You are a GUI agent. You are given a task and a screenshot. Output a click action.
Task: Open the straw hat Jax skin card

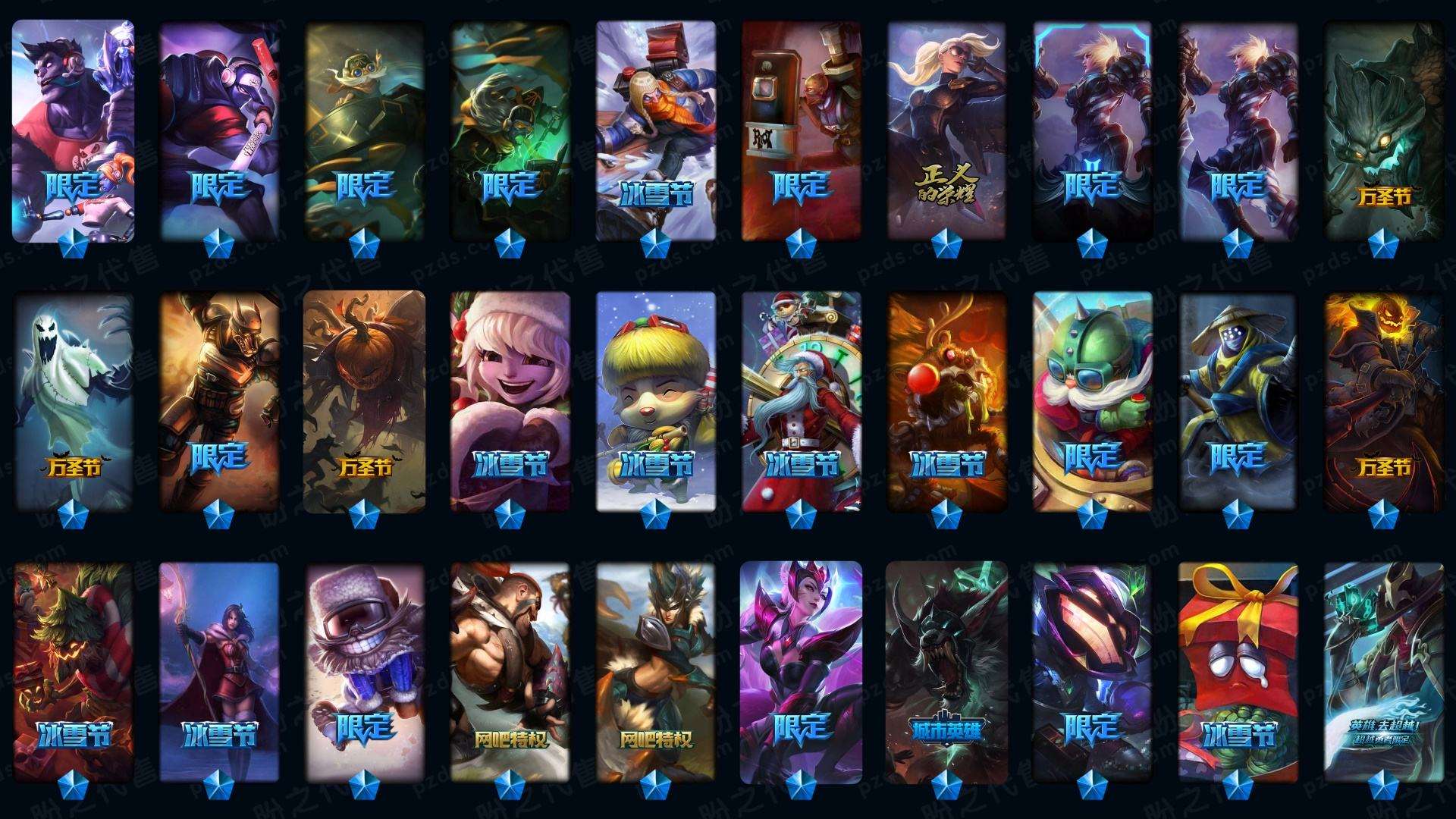pos(1238,402)
